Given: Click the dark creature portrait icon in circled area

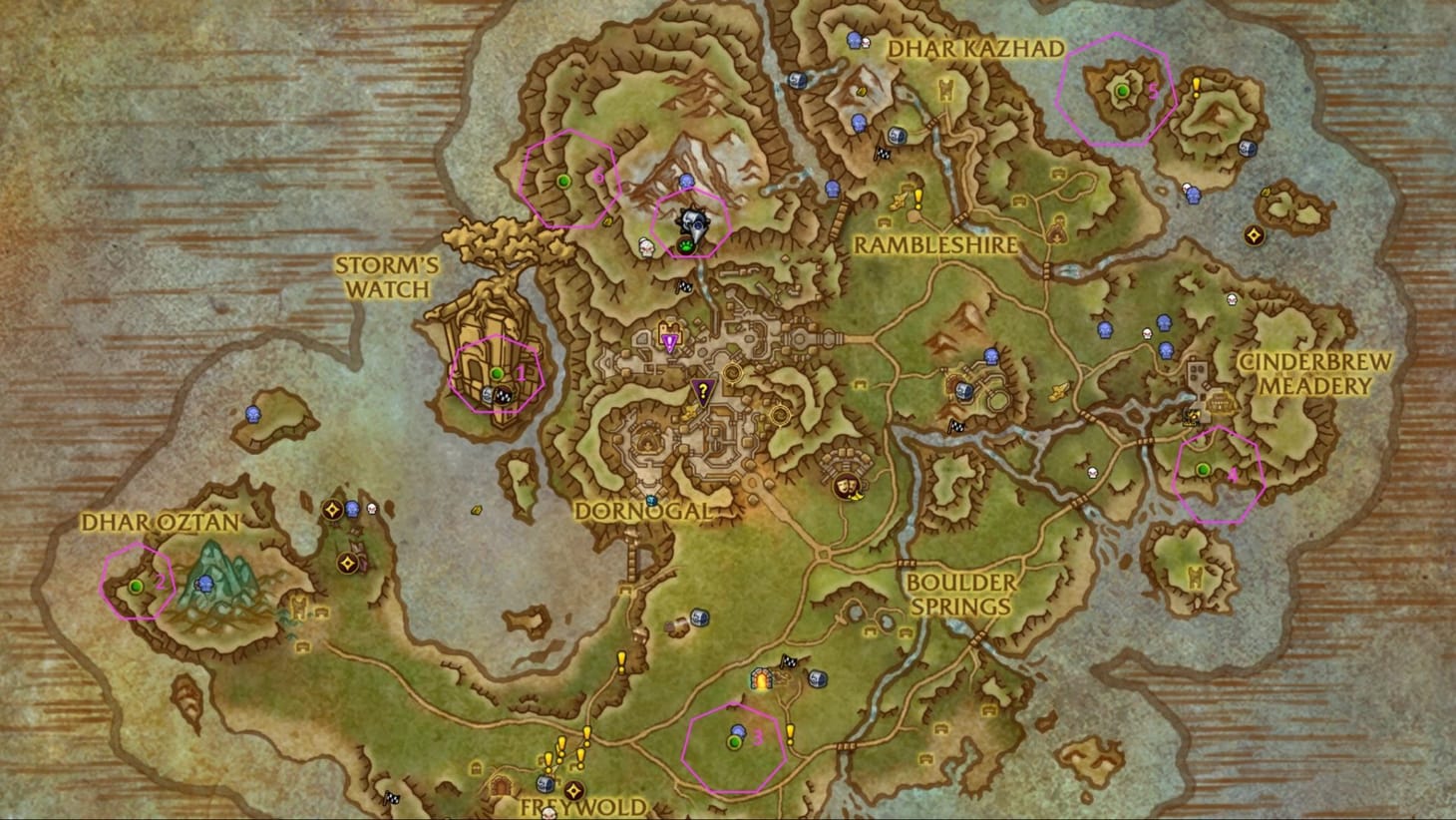Looking at the screenshot, I should tap(694, 220).
